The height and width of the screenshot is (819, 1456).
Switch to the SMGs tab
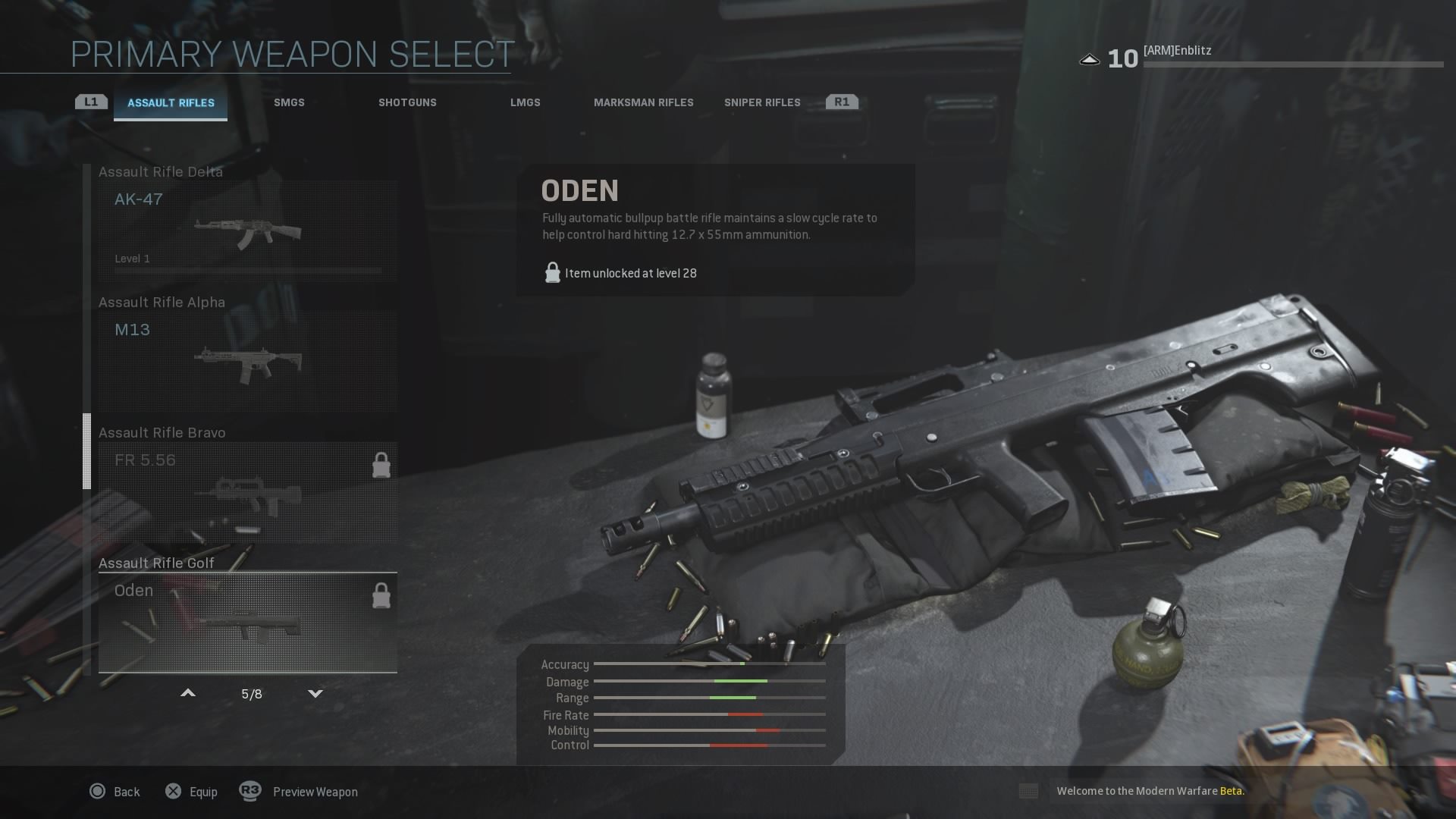(x=289, y=102)
